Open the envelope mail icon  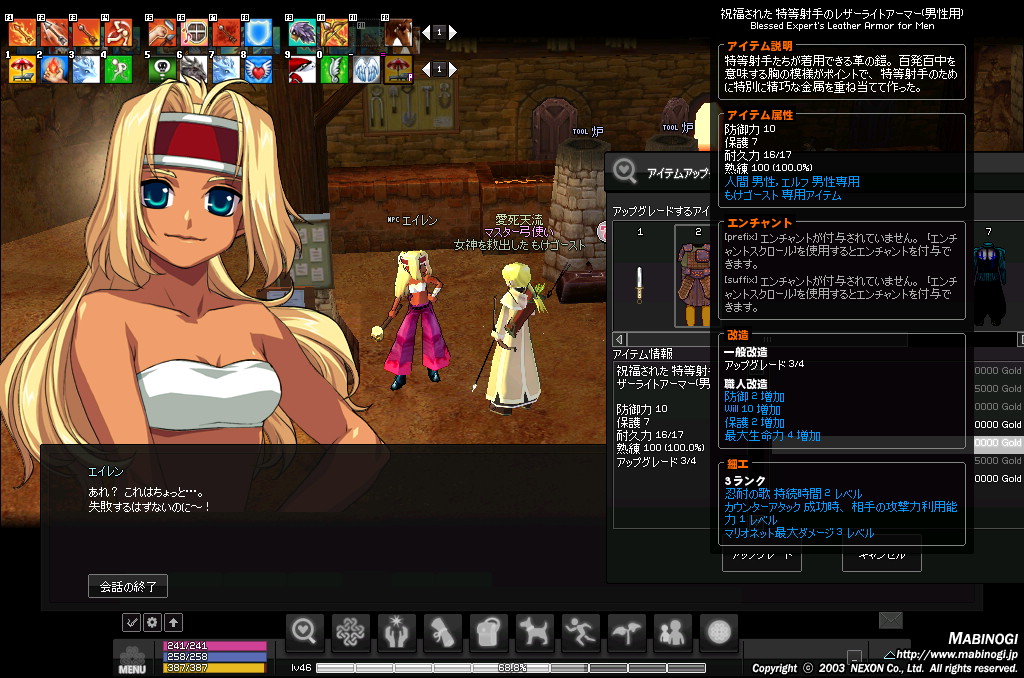click(891, 621)
